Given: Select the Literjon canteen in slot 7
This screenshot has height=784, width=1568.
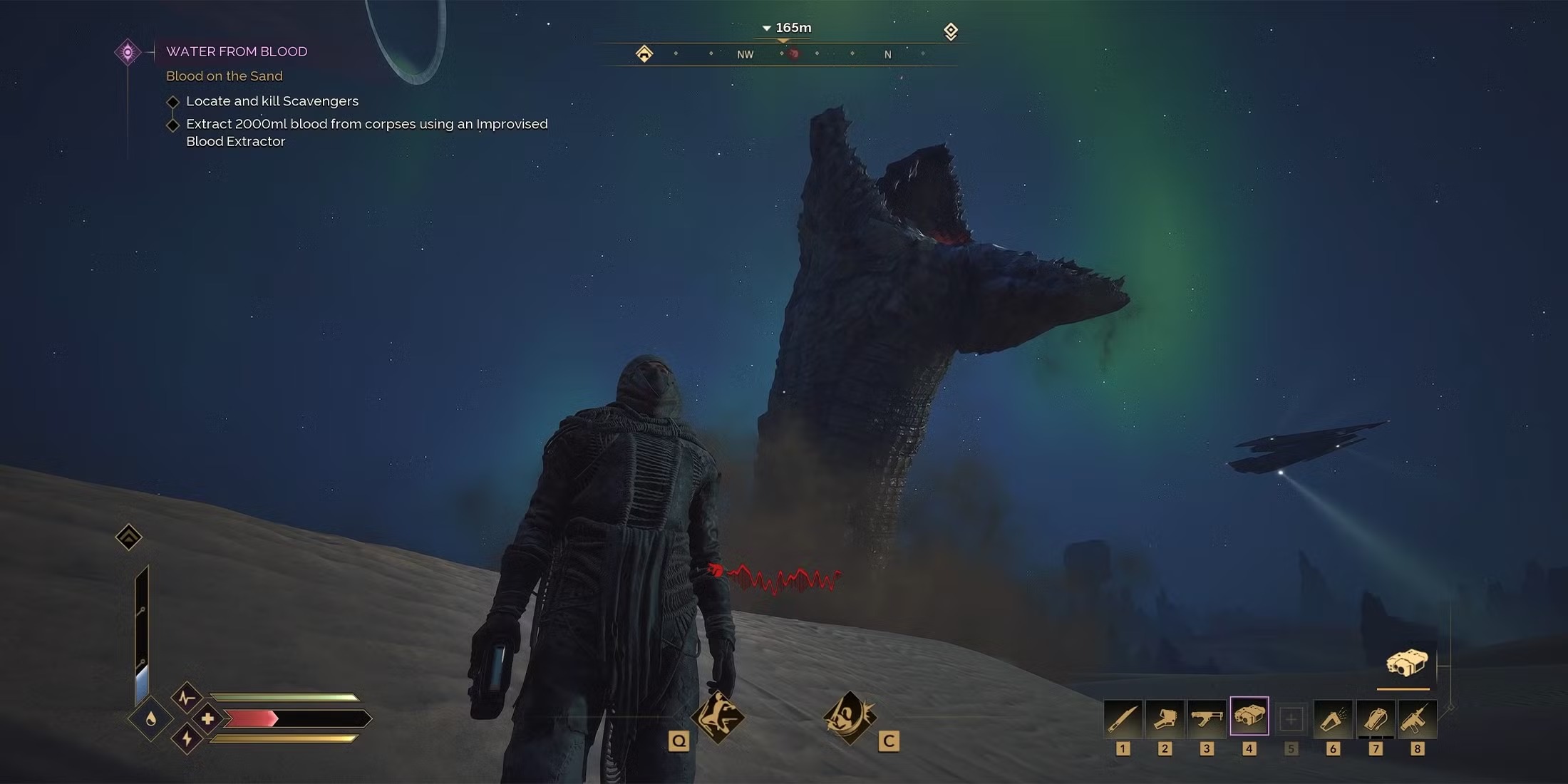Looking at the screenshot, I should pos(1376,718).
